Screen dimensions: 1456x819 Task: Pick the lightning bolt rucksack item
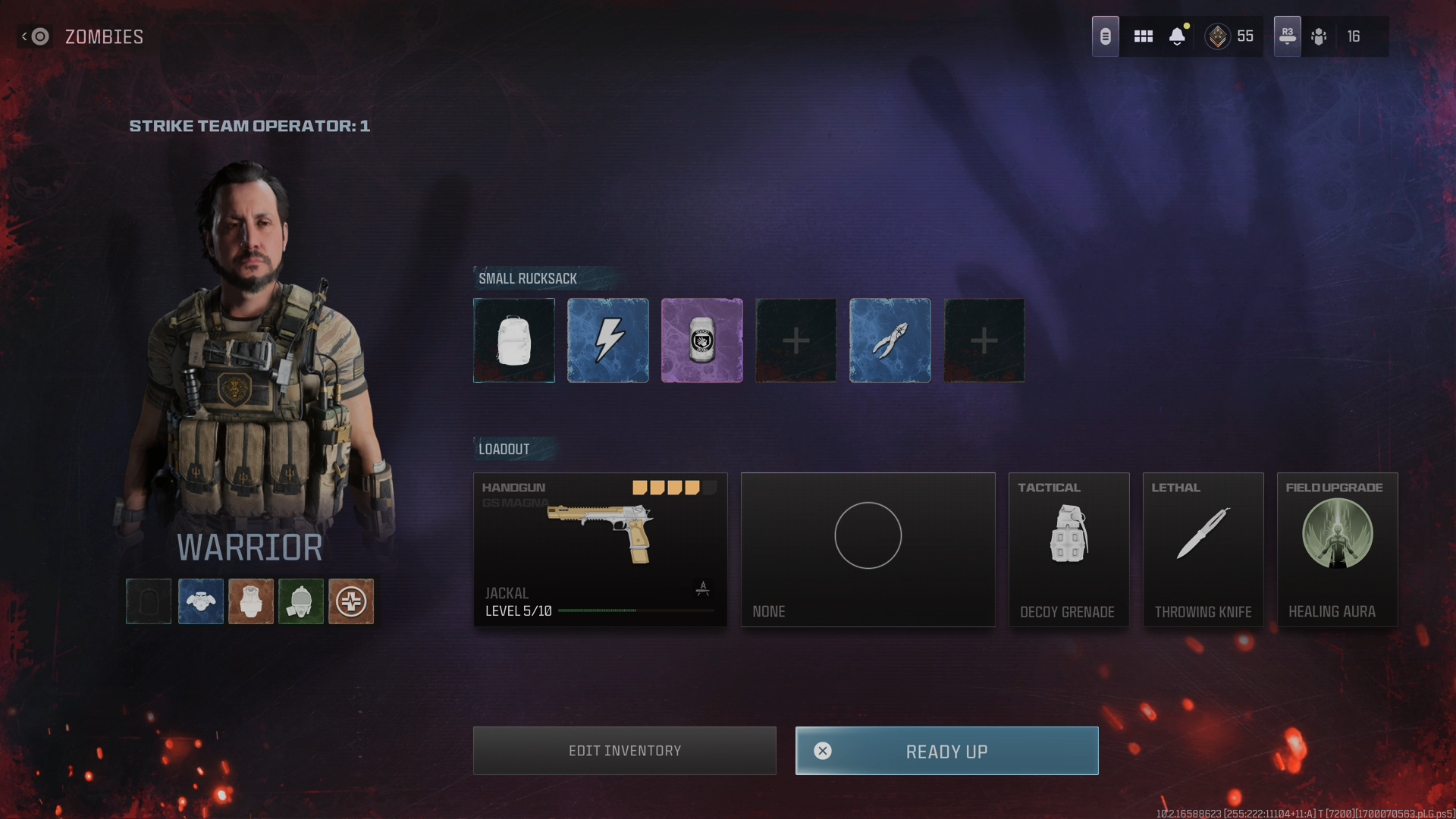click(608, 340)
